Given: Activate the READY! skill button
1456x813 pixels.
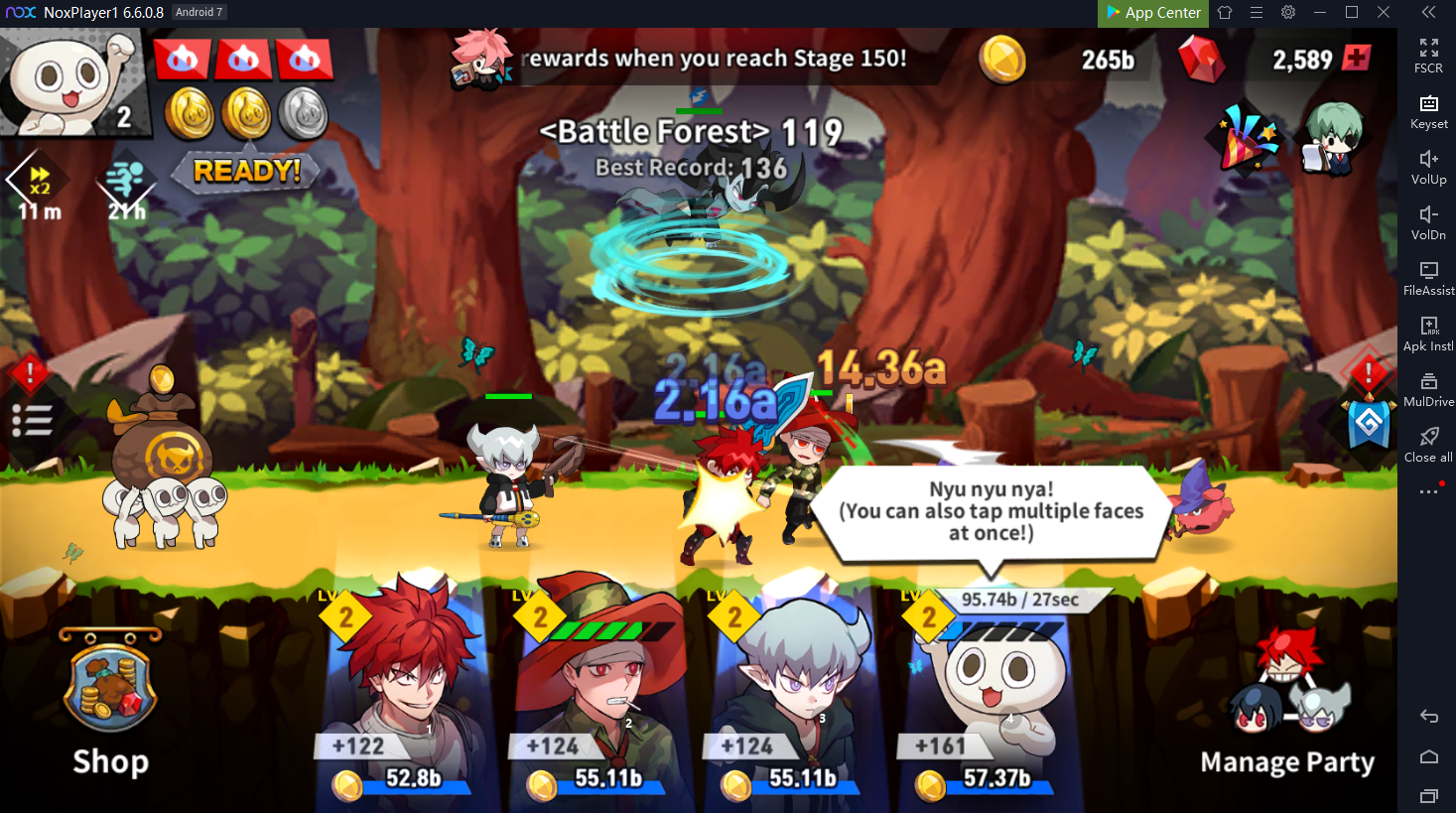Looking at the screenshot, I should tap(246, 172).
